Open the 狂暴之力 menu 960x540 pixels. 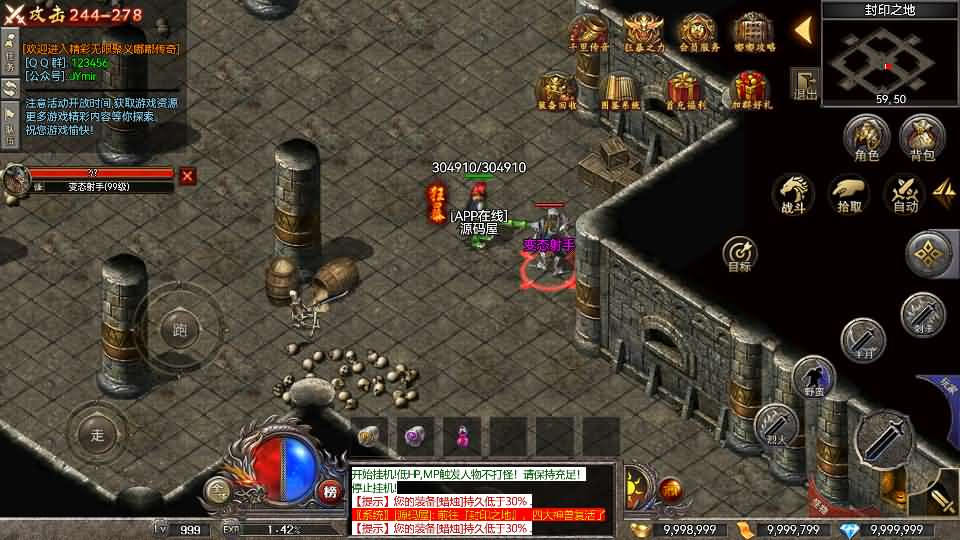[x=642, y=34]
